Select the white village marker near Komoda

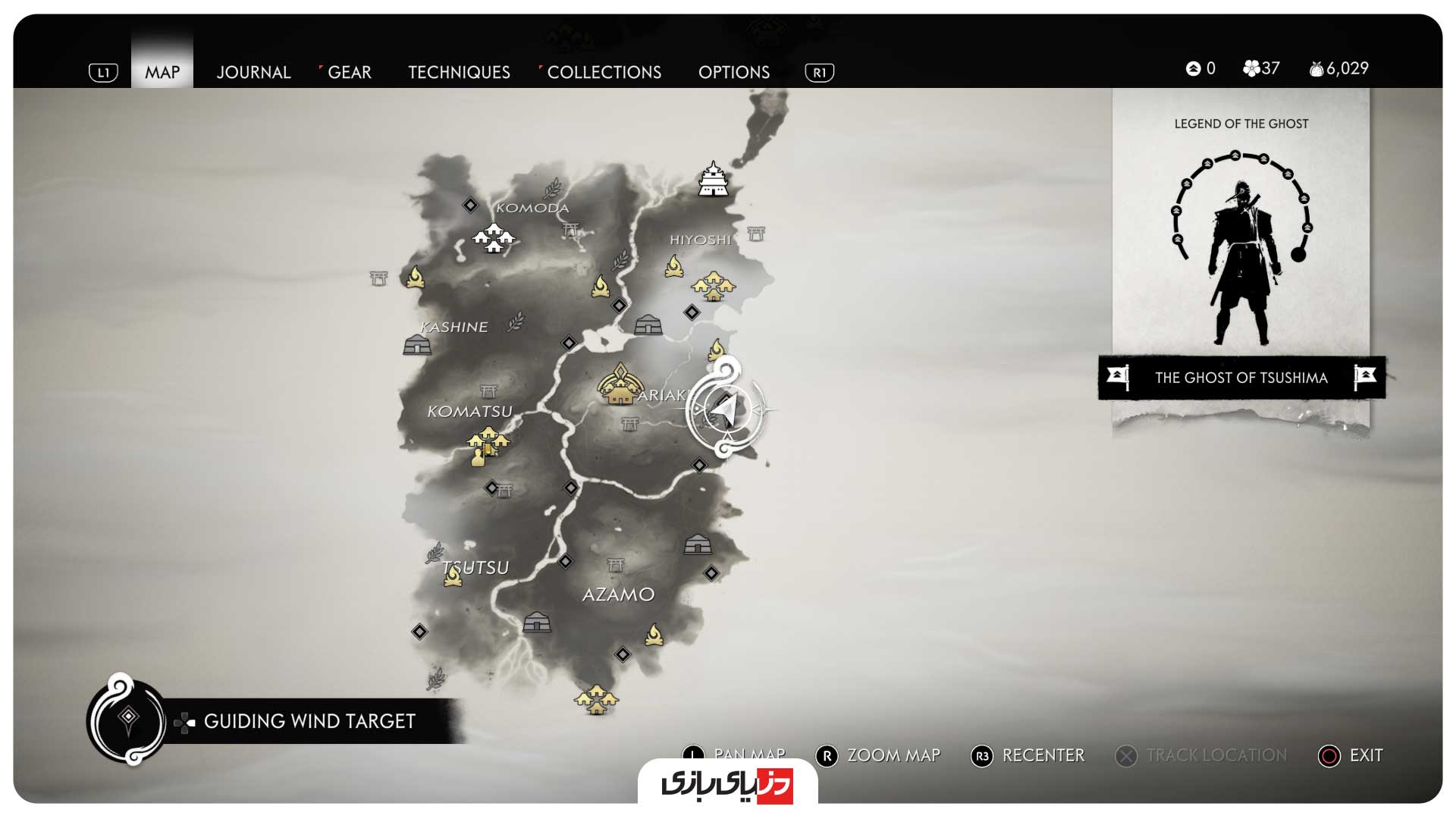pos(494,238)
